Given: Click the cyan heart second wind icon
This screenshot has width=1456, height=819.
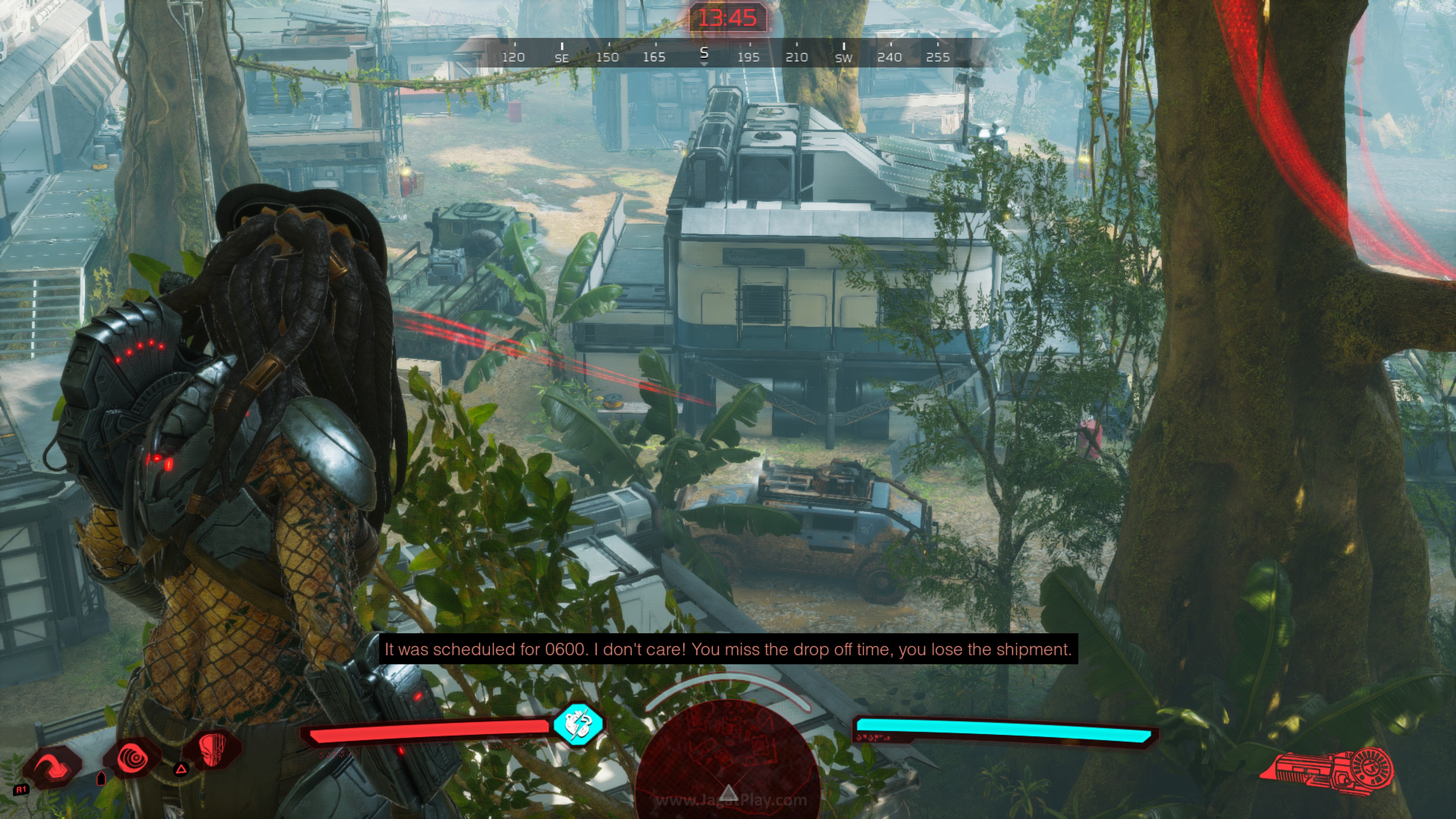Looking at the screenshot, I should click(x=577, y=724).
